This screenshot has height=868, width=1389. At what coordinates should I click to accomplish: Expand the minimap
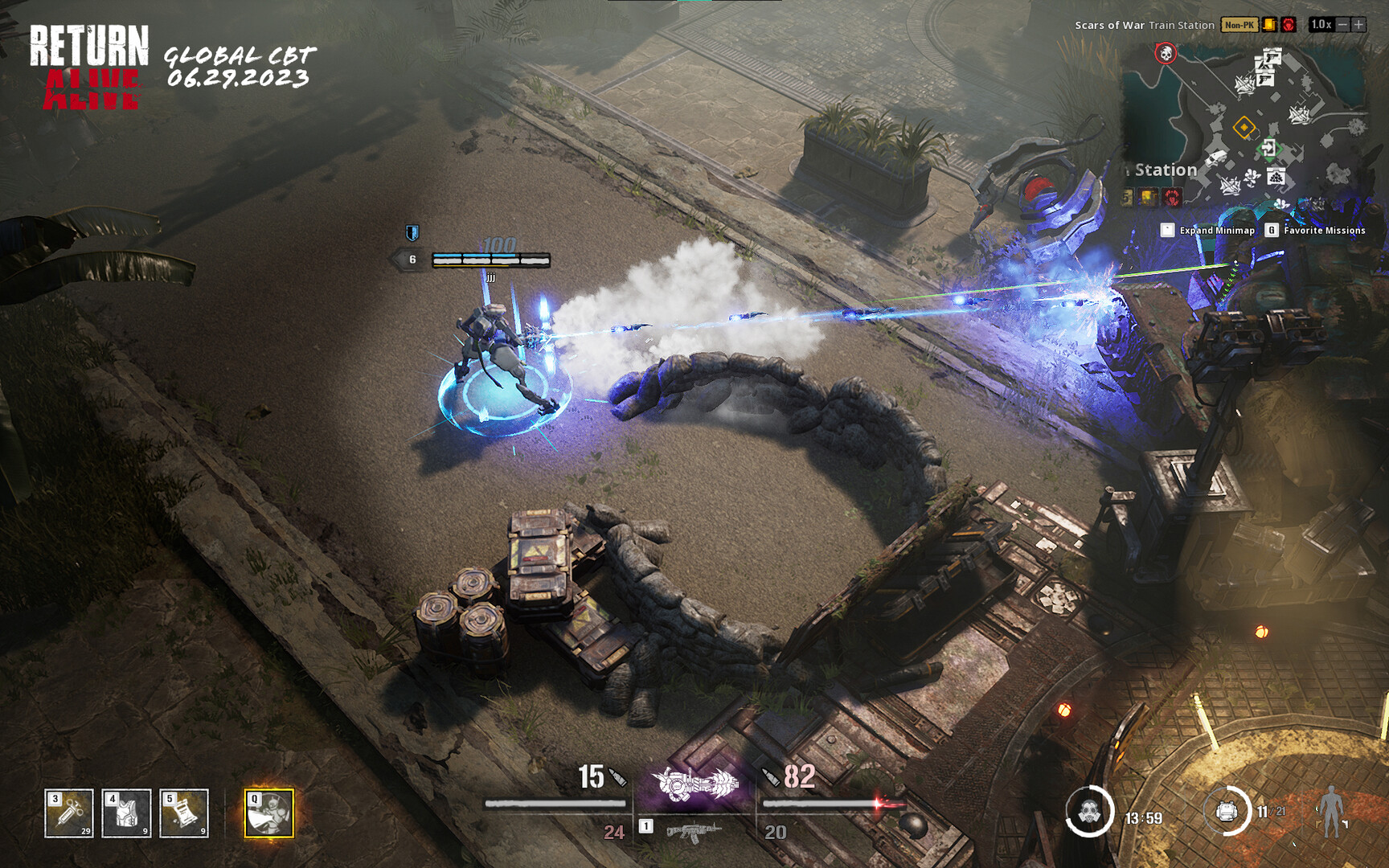[1168, 230]
